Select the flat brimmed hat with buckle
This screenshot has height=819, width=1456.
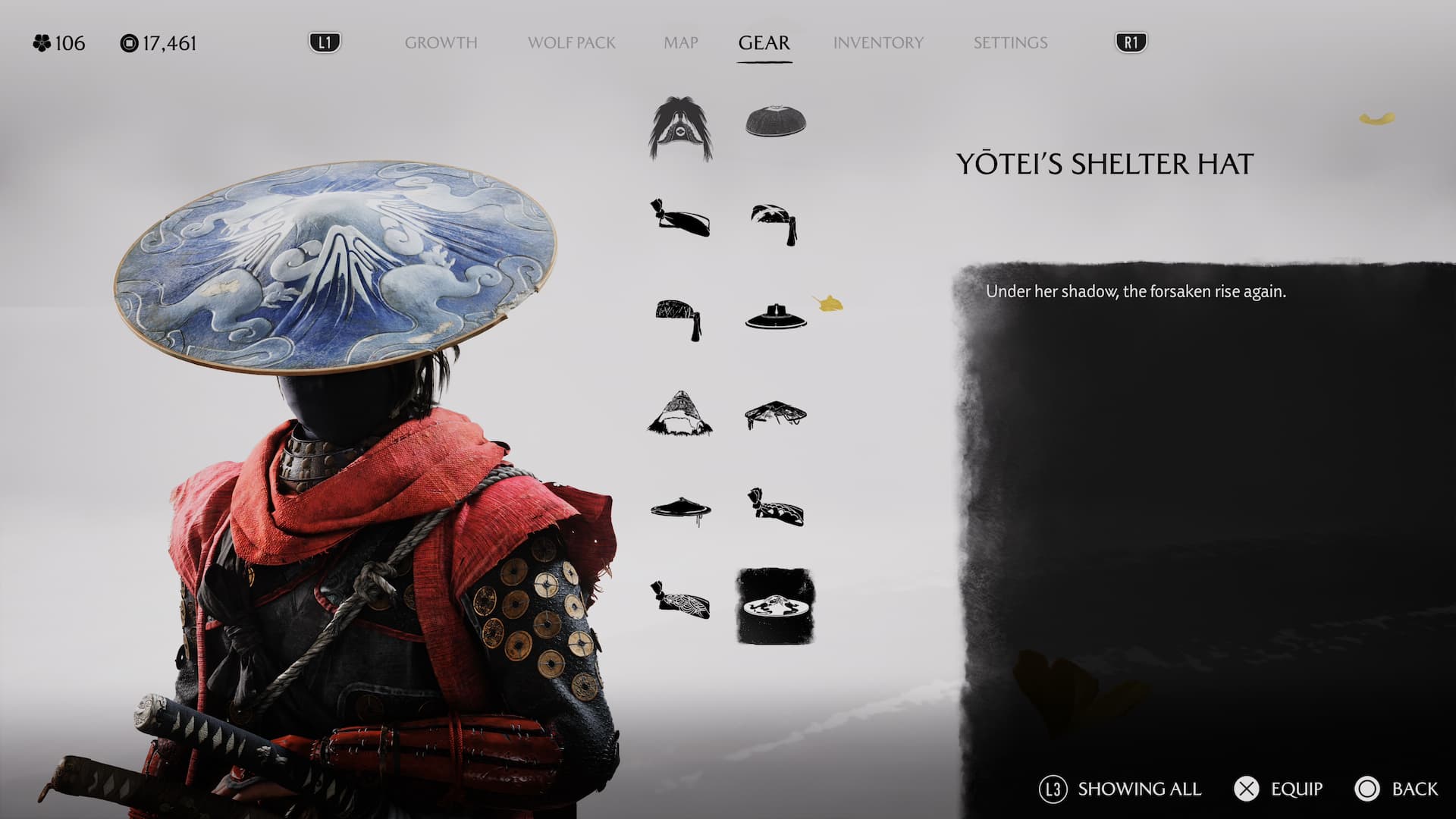[775, 317]
